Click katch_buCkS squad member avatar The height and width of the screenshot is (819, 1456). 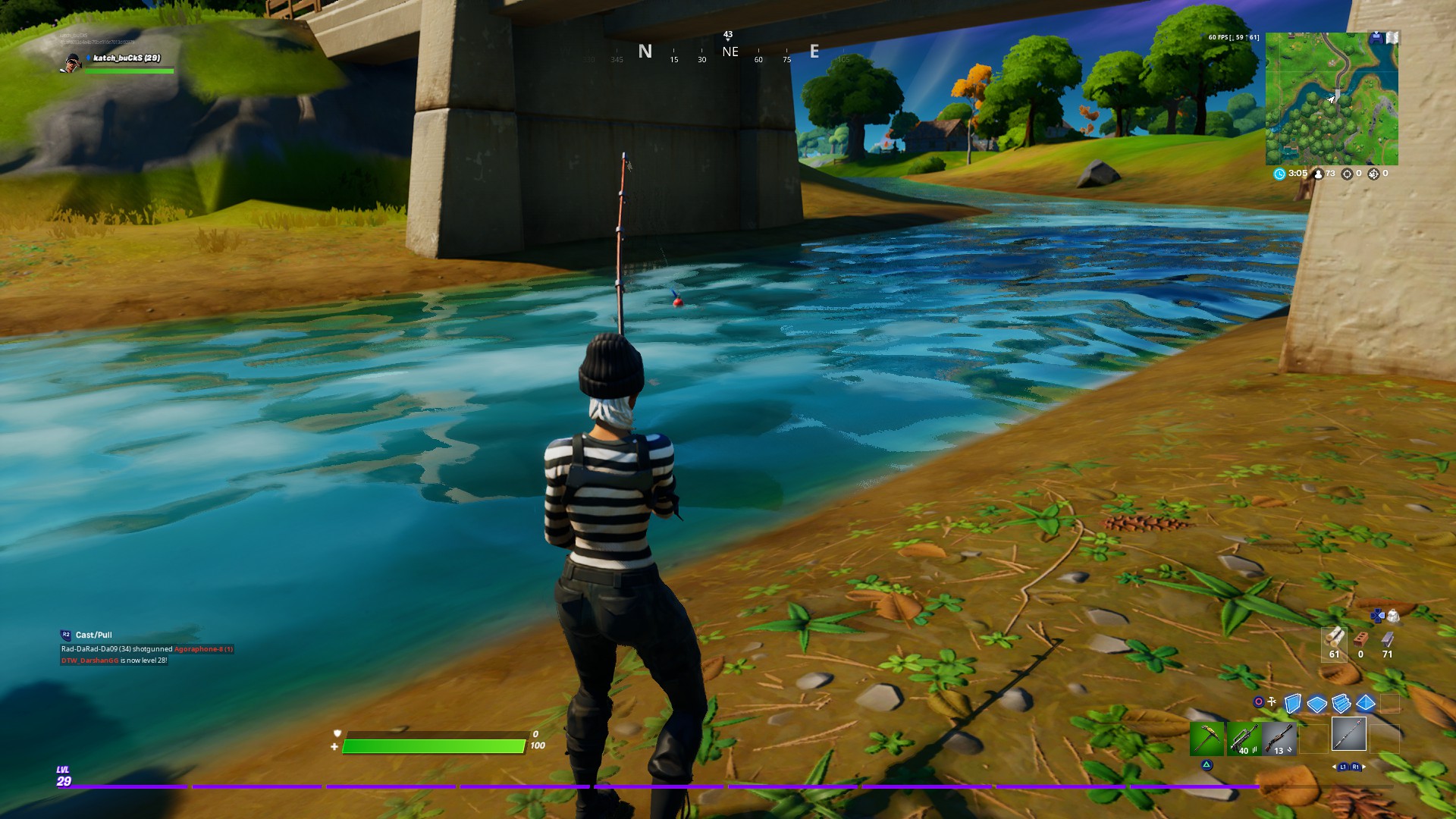coord(72,63)
